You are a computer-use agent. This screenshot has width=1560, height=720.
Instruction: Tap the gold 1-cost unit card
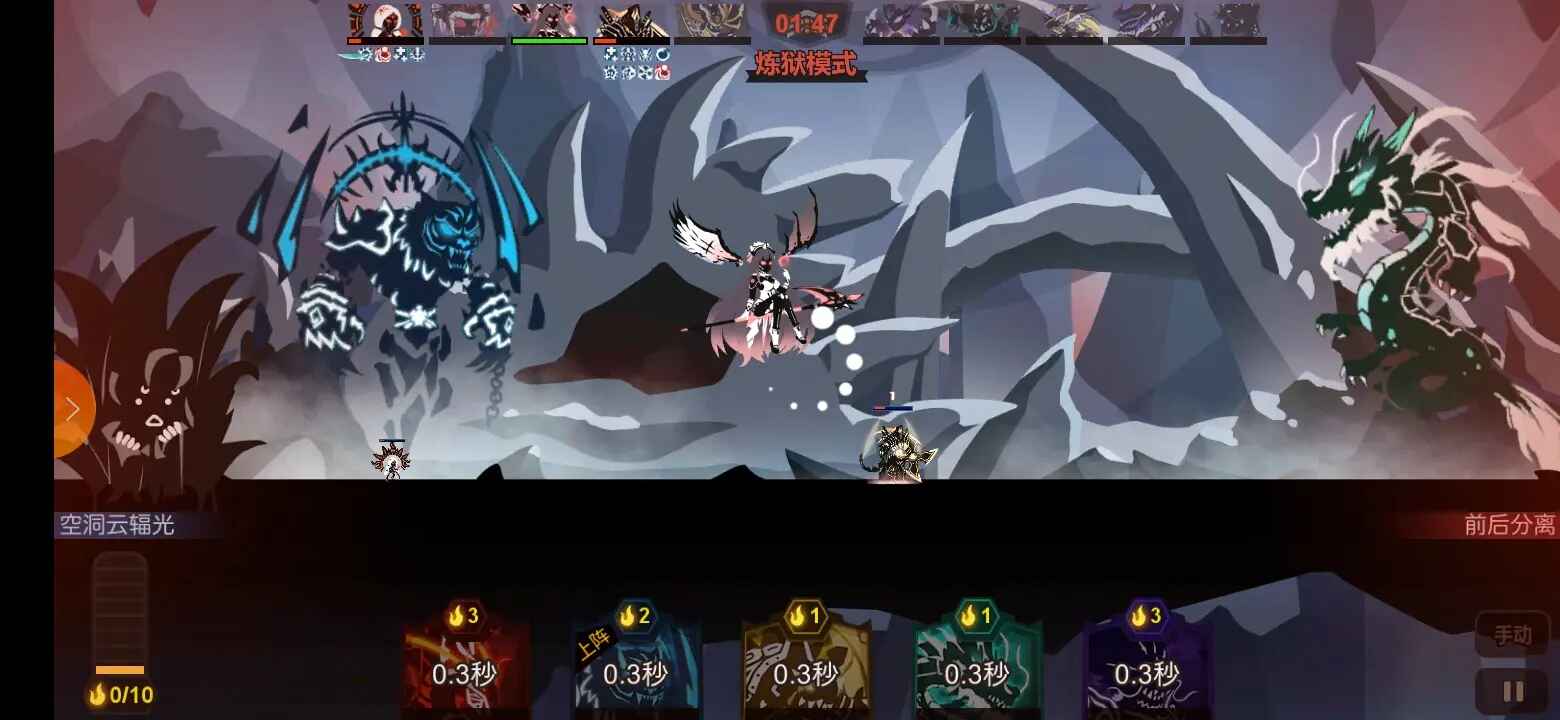click(808, 660)
